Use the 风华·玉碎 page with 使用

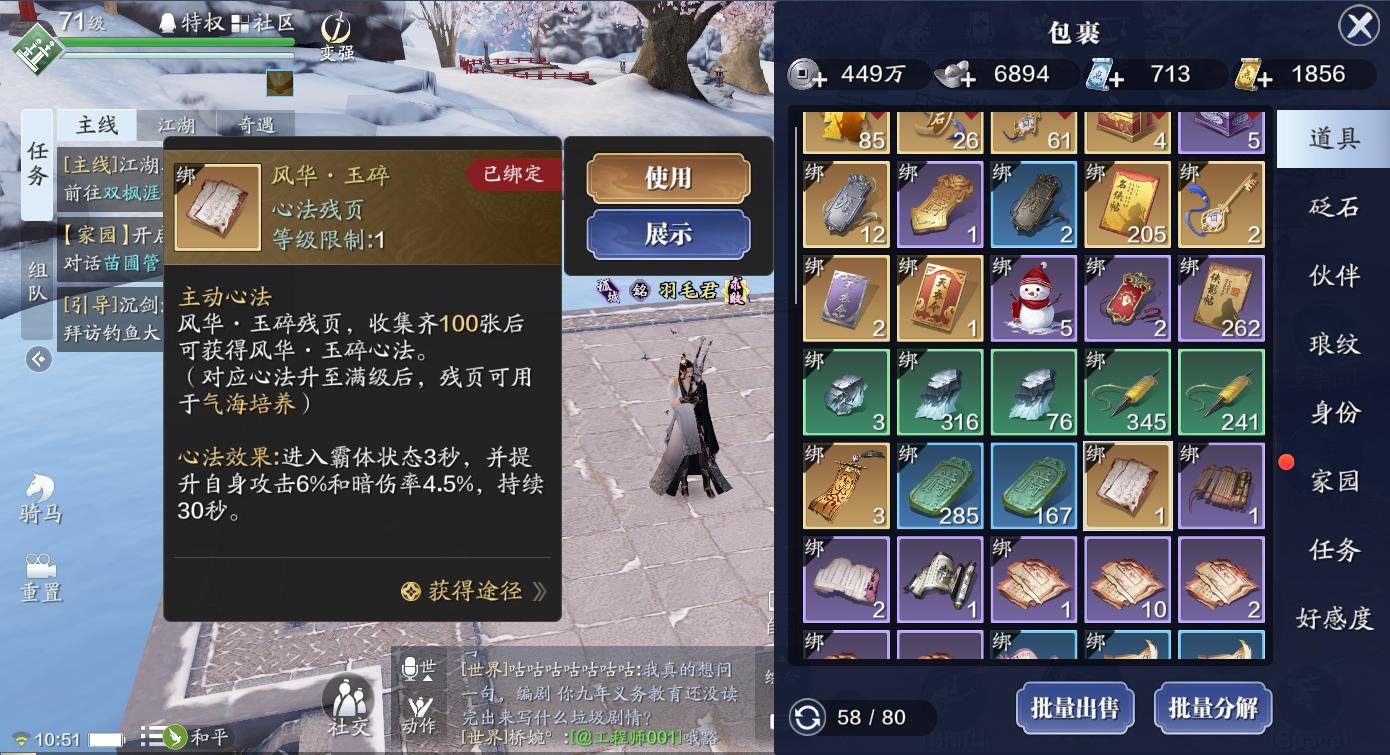pos(668,178)
